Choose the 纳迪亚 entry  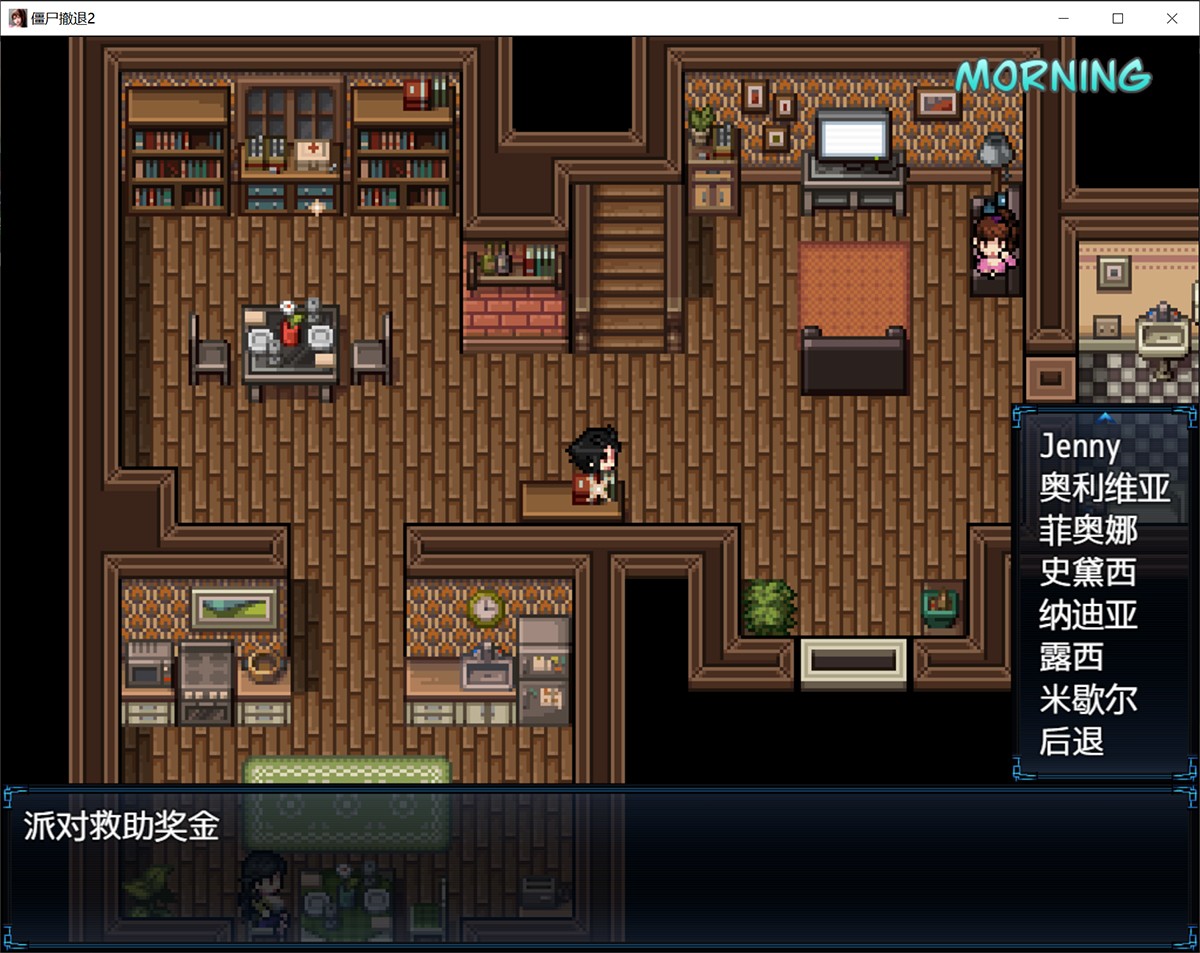tap(1088, 614)
